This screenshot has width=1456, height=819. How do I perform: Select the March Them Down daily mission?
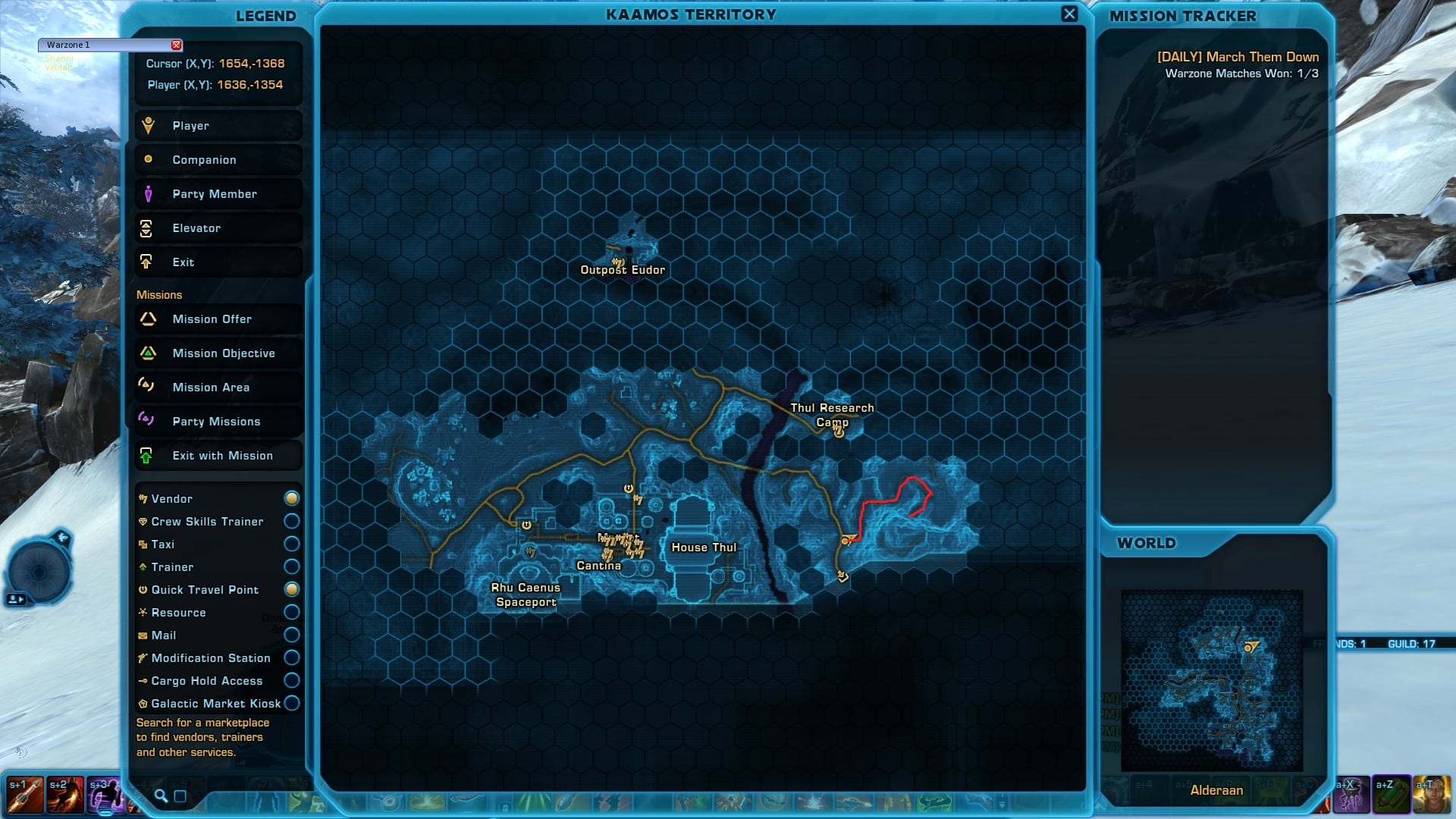point(1238,57)
